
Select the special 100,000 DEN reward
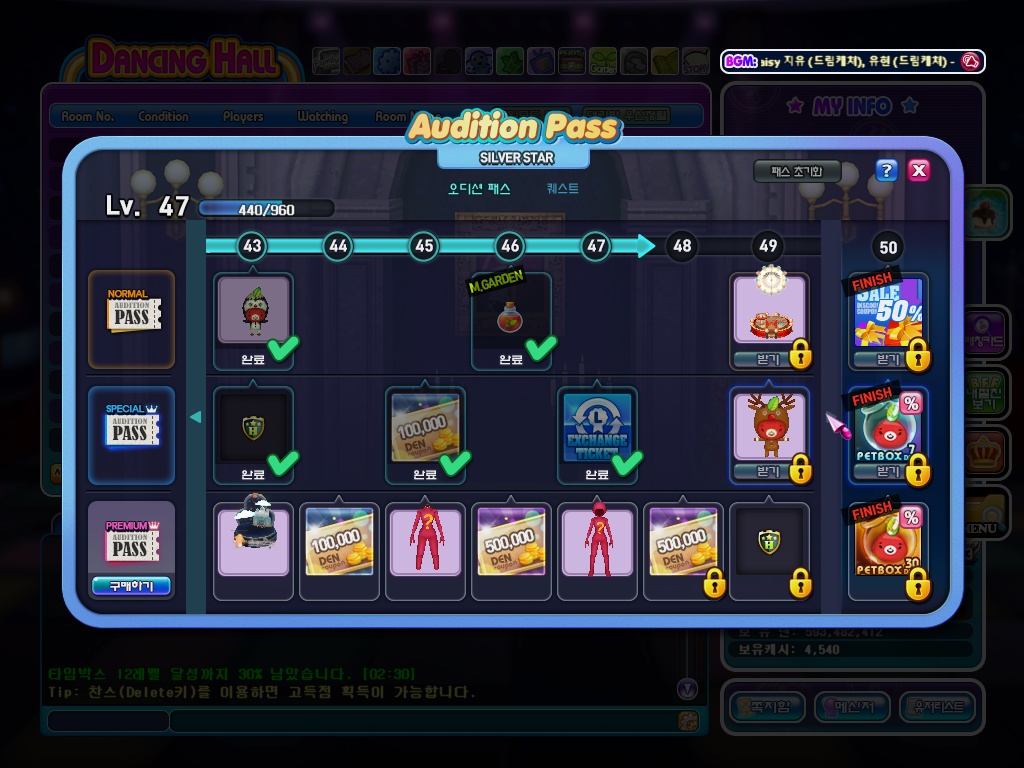click(425, 426)
